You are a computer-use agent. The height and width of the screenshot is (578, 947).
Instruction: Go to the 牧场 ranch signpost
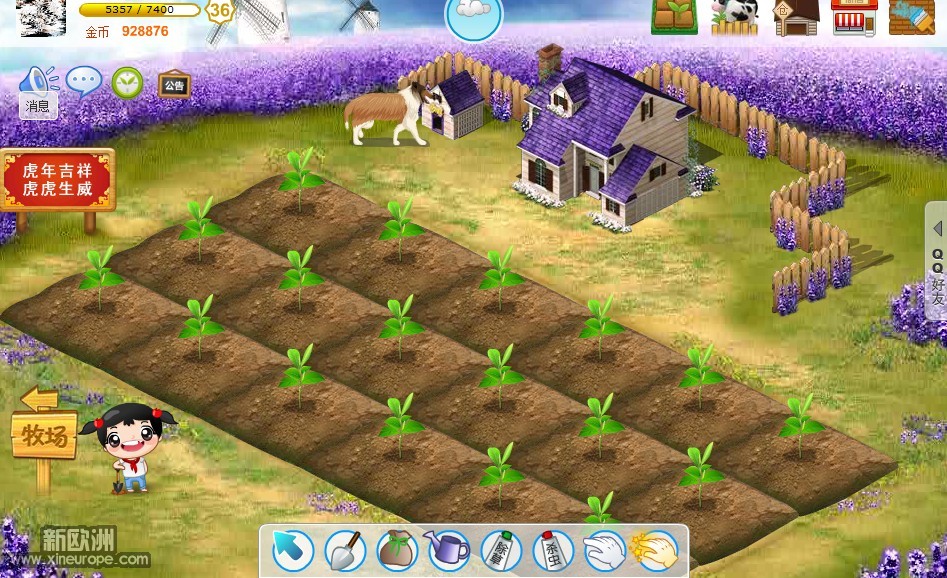point(45,434)
